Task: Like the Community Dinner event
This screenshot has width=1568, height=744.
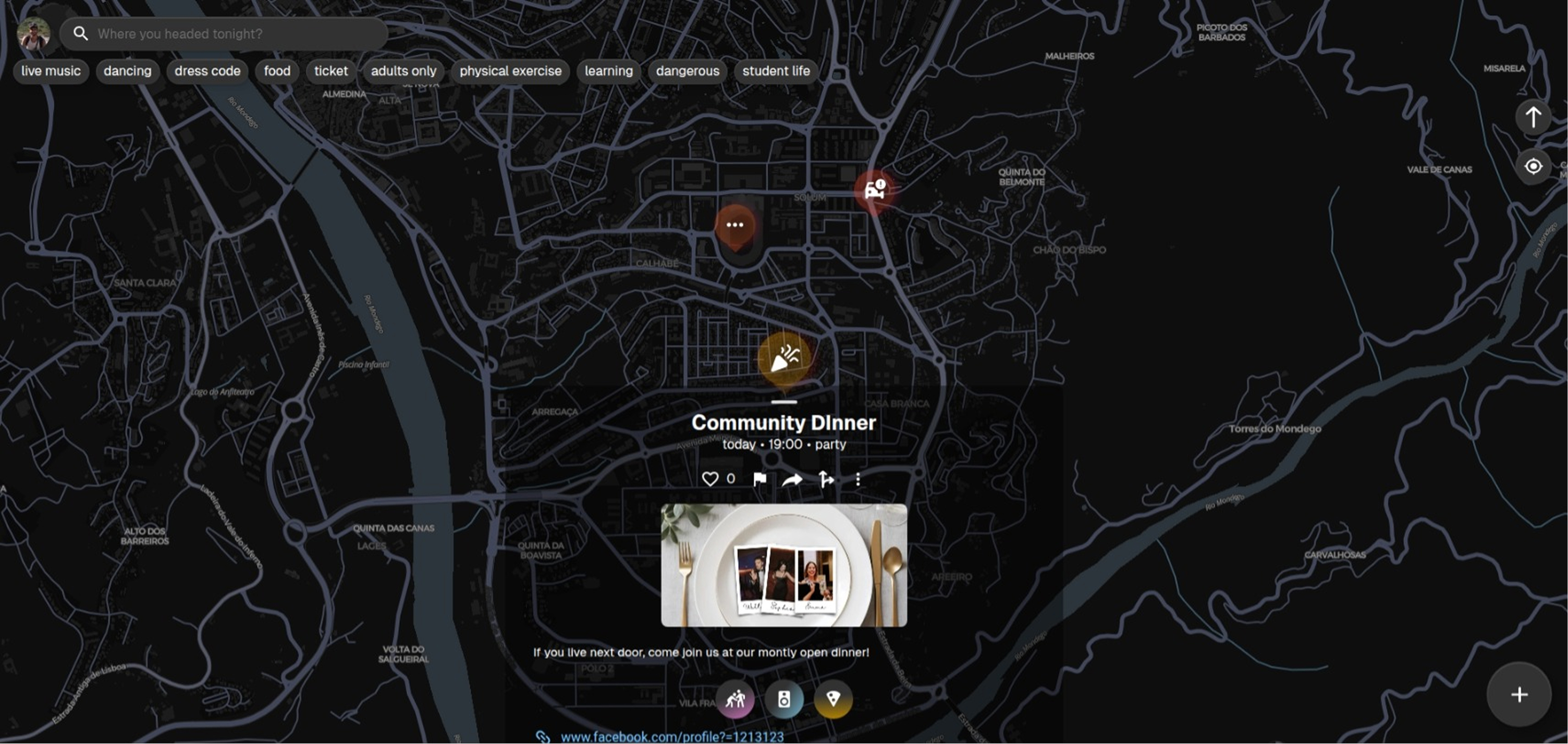Action: tap(710, 479)
